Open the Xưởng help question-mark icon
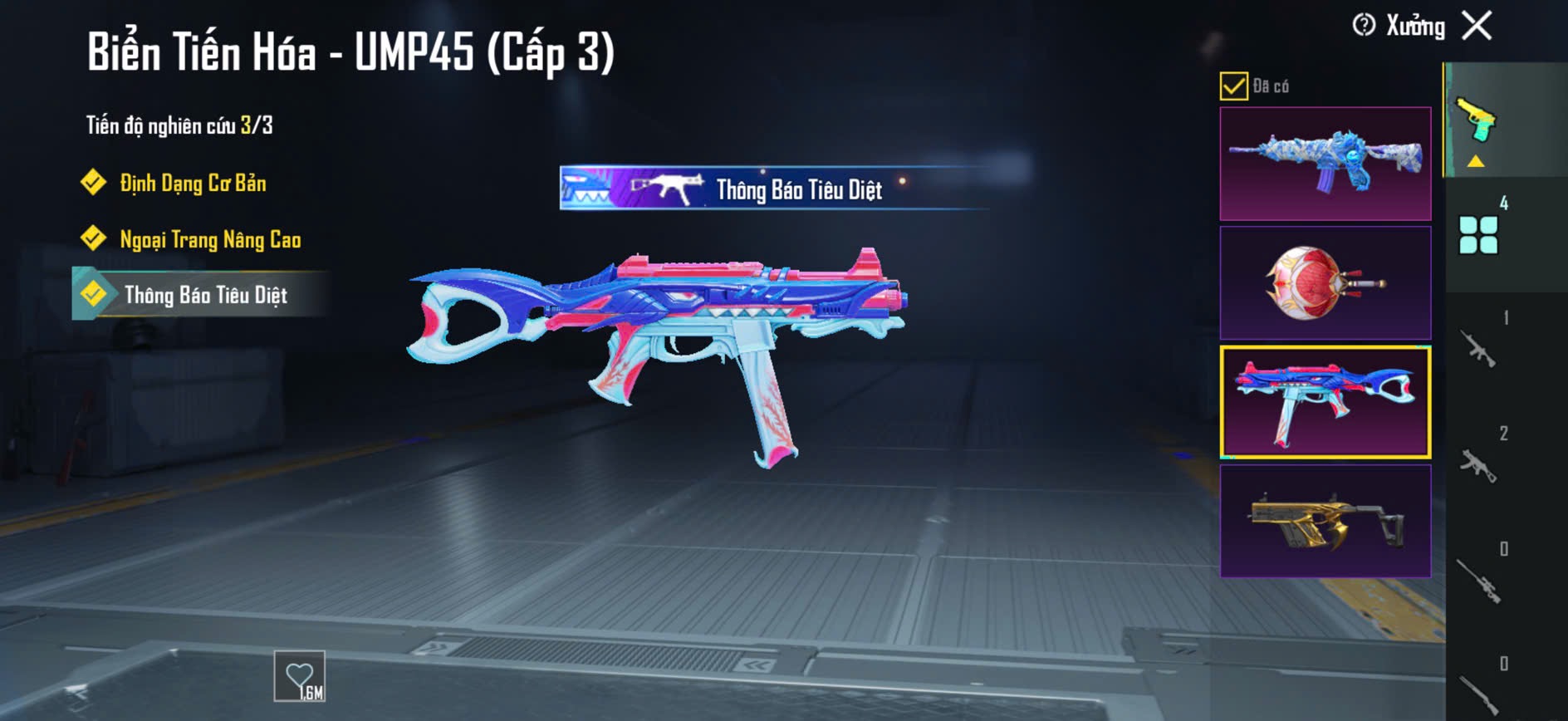 pyautogui.click(x=1363, y=26)
